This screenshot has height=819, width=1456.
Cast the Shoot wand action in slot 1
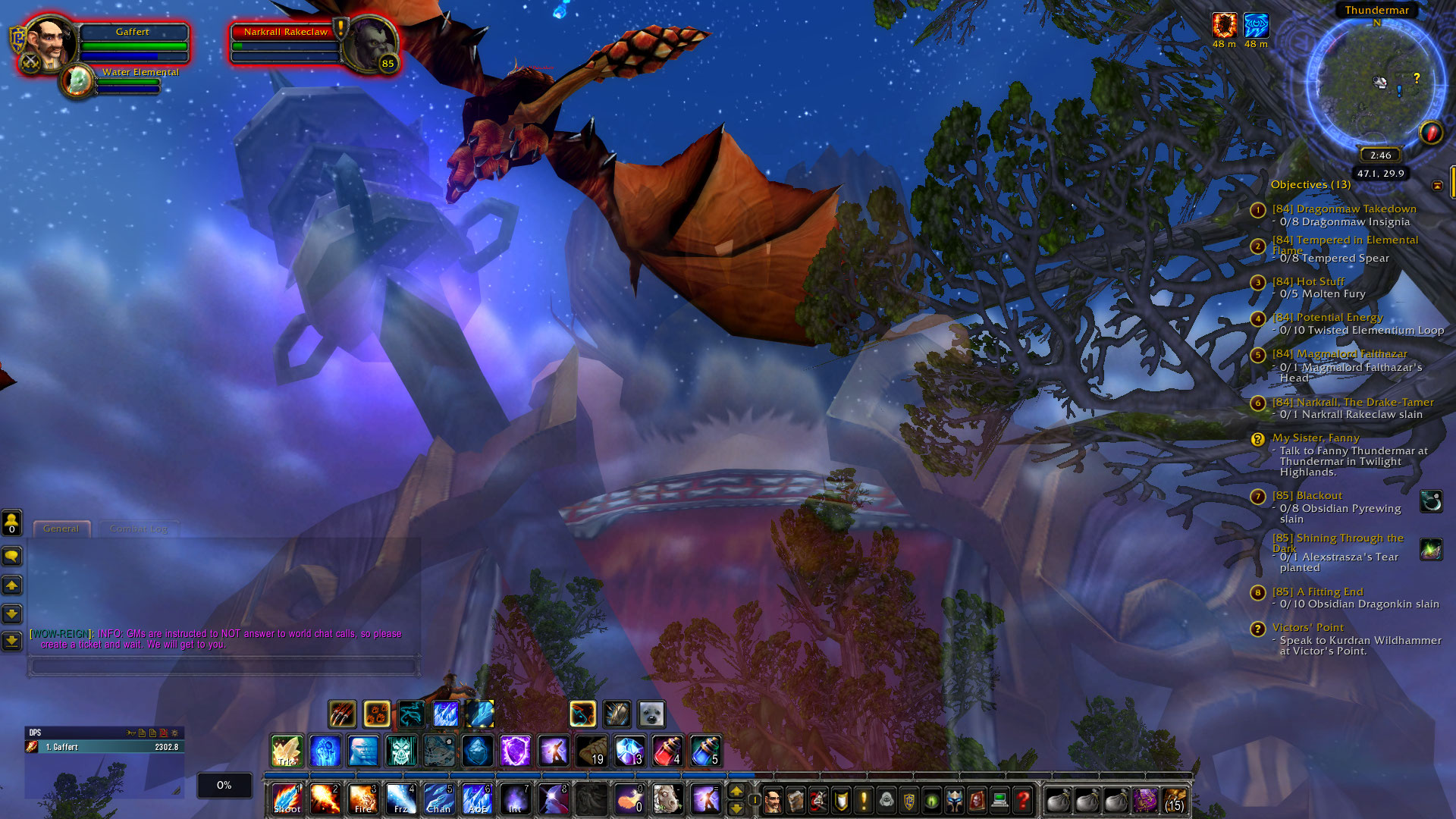(x=285, y=799)
